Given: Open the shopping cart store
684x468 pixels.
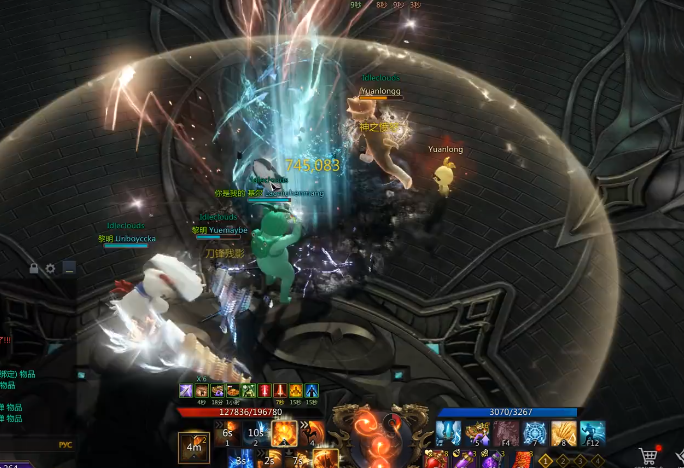Looking at the screenshot, I should (648, 456).
